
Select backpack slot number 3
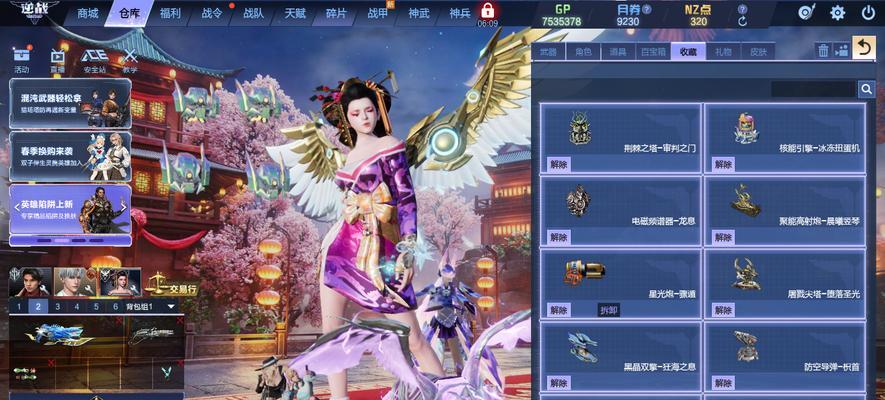tap(58, 307)
